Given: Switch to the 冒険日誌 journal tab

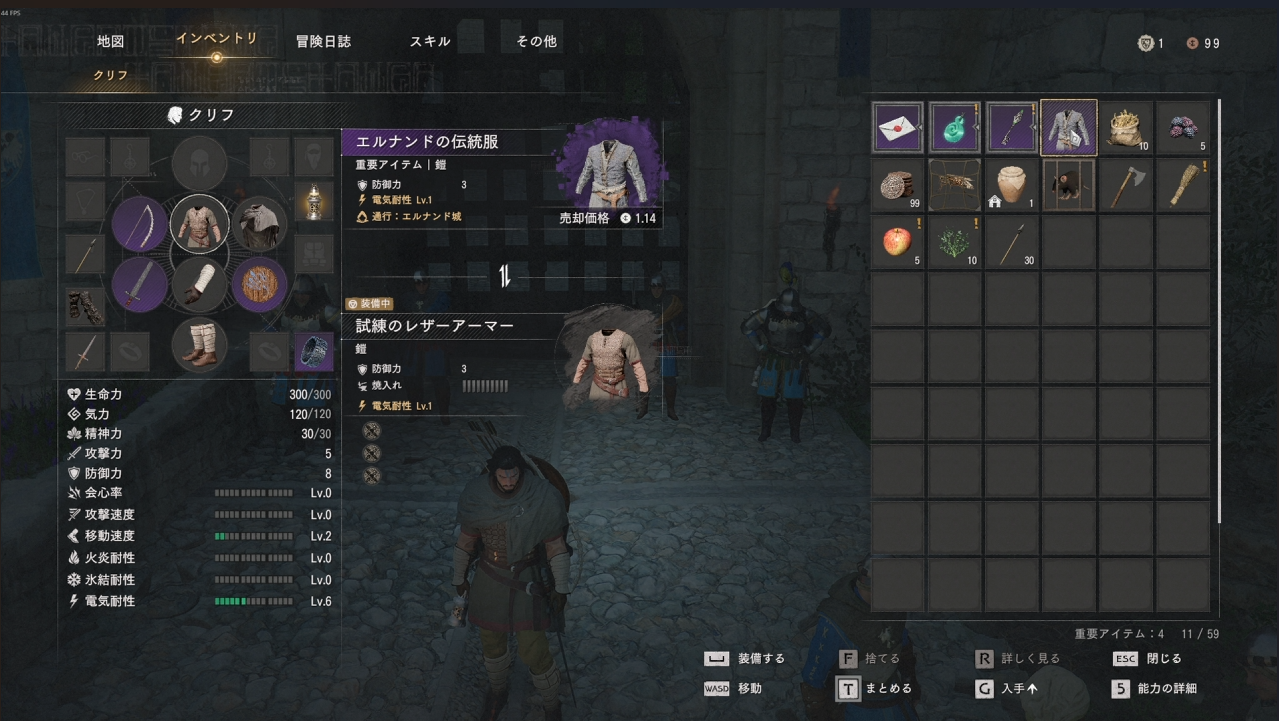Looking at the screenshot, I should (323, 42).
